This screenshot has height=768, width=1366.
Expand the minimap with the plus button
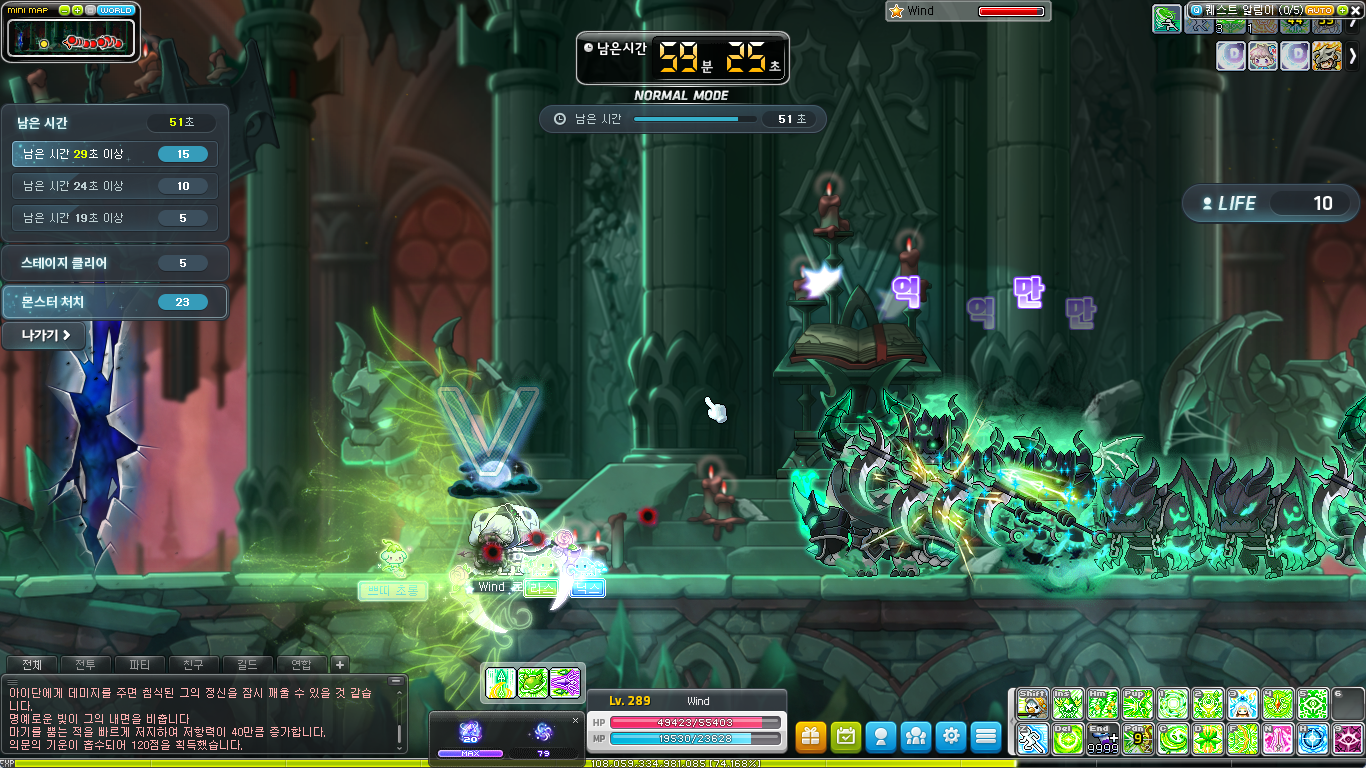pos(78,10)
